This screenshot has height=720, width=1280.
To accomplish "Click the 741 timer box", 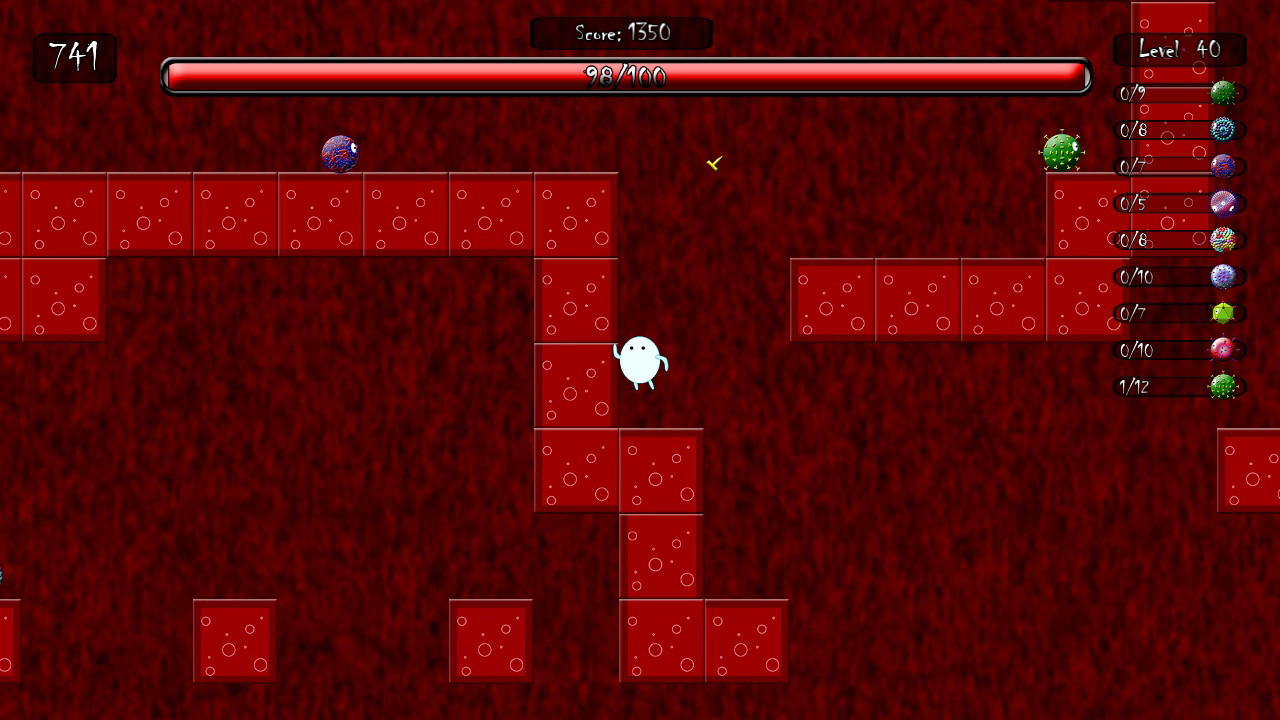I will (74, 58).
